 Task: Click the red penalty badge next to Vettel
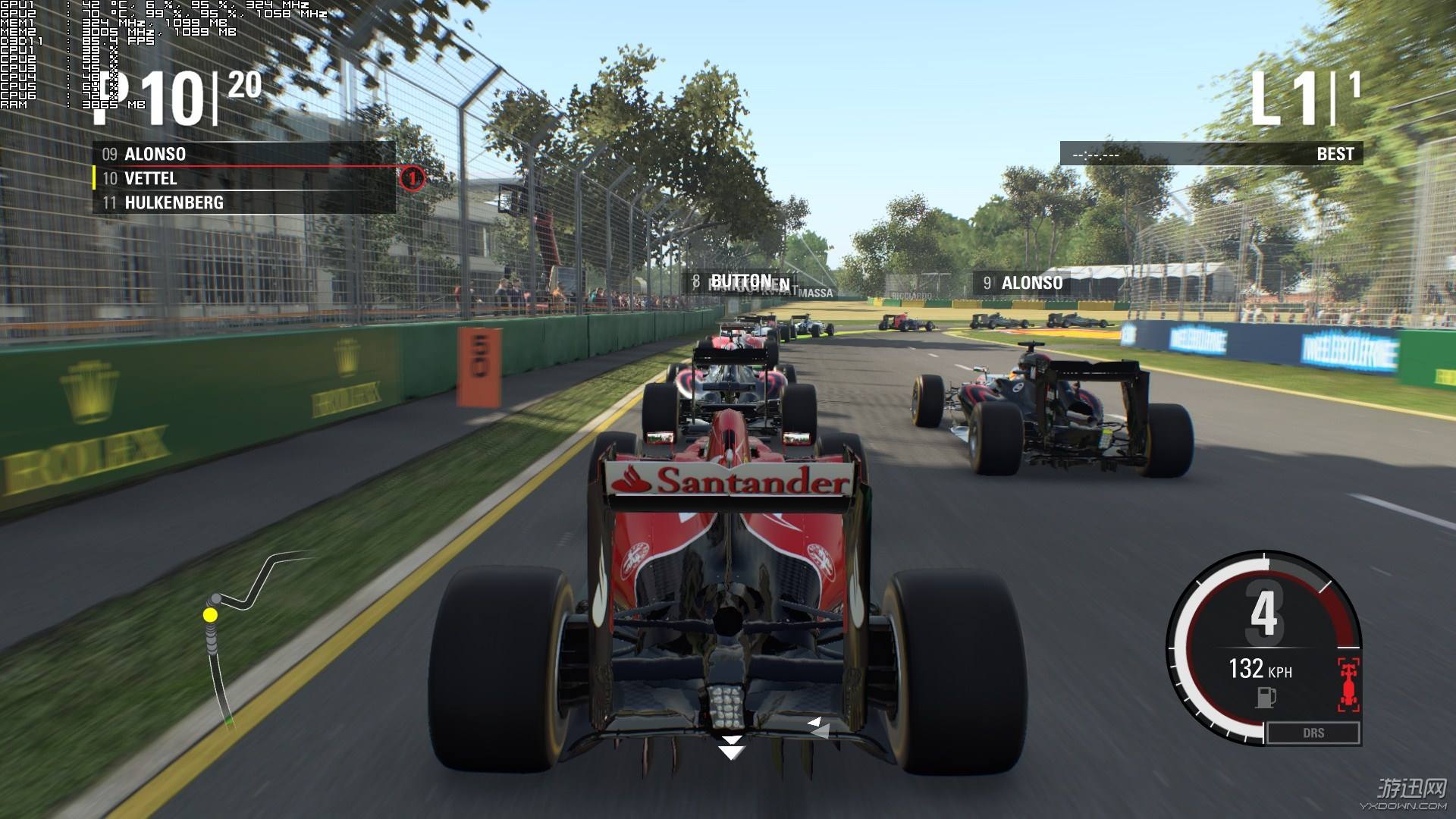pos(412,179)
